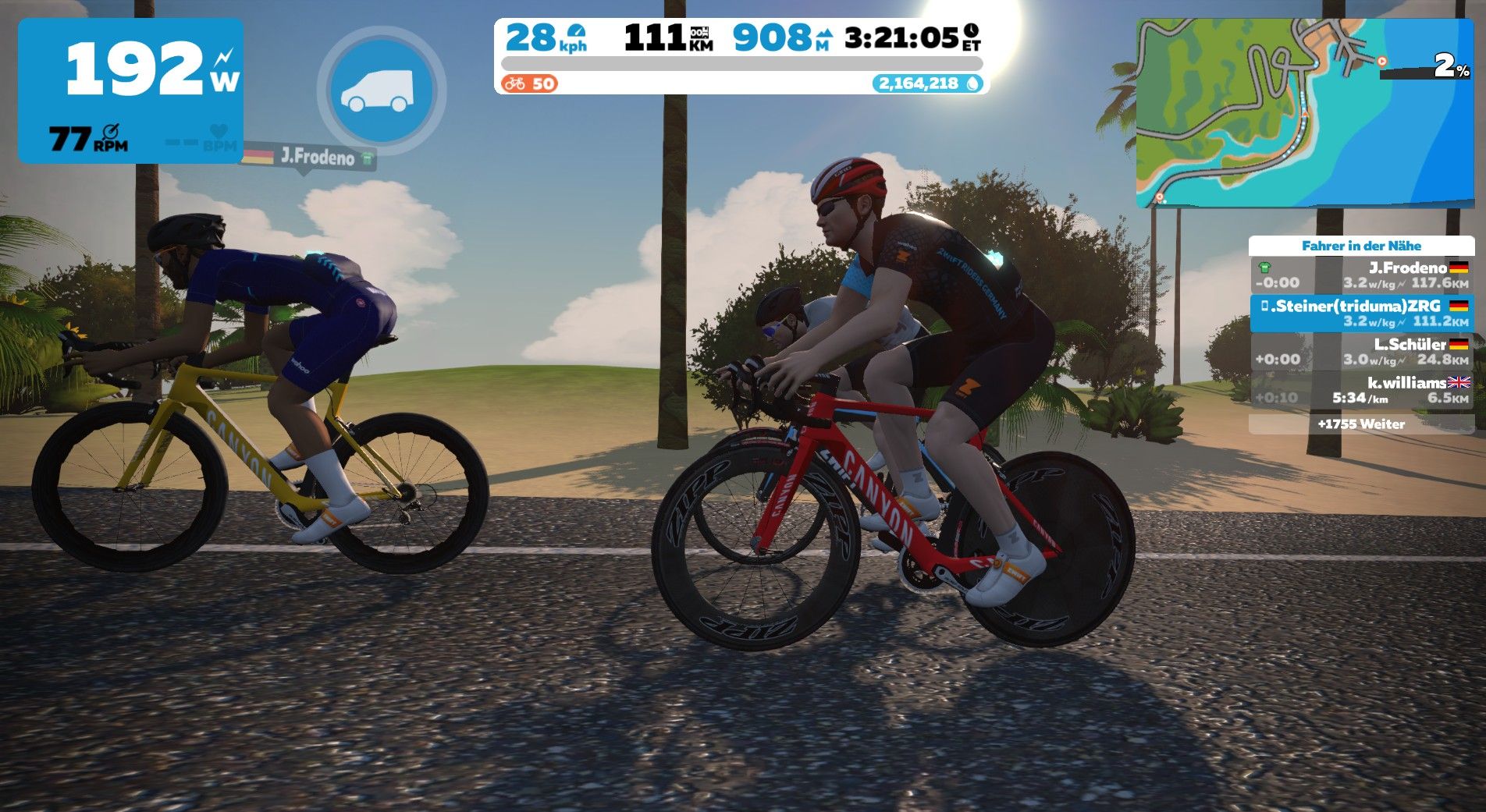Open the 192 W power panel
Viewport: 1486px width, 812px height.
coord(130,90)
